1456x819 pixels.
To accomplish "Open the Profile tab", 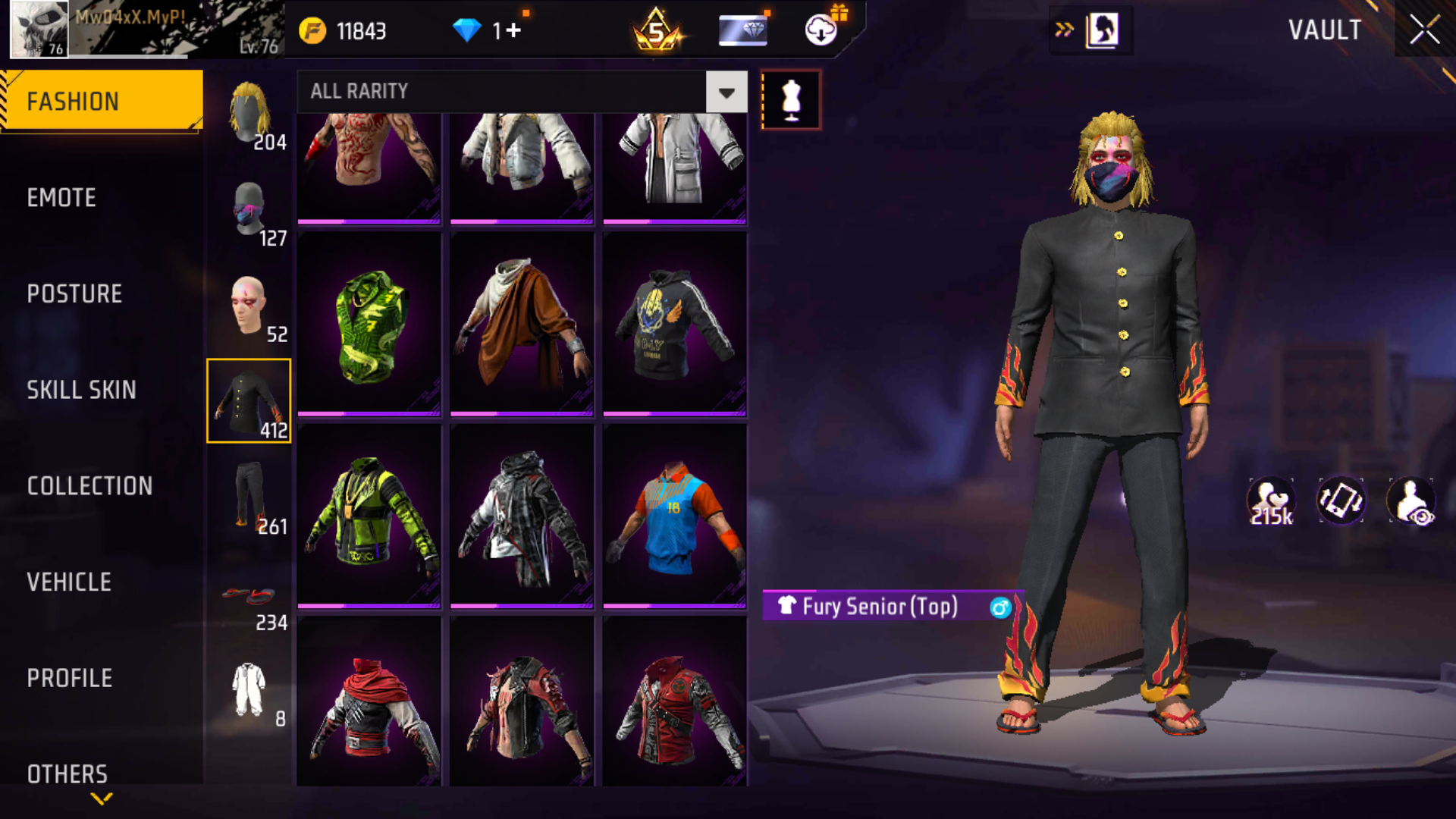I will (70, 678).
